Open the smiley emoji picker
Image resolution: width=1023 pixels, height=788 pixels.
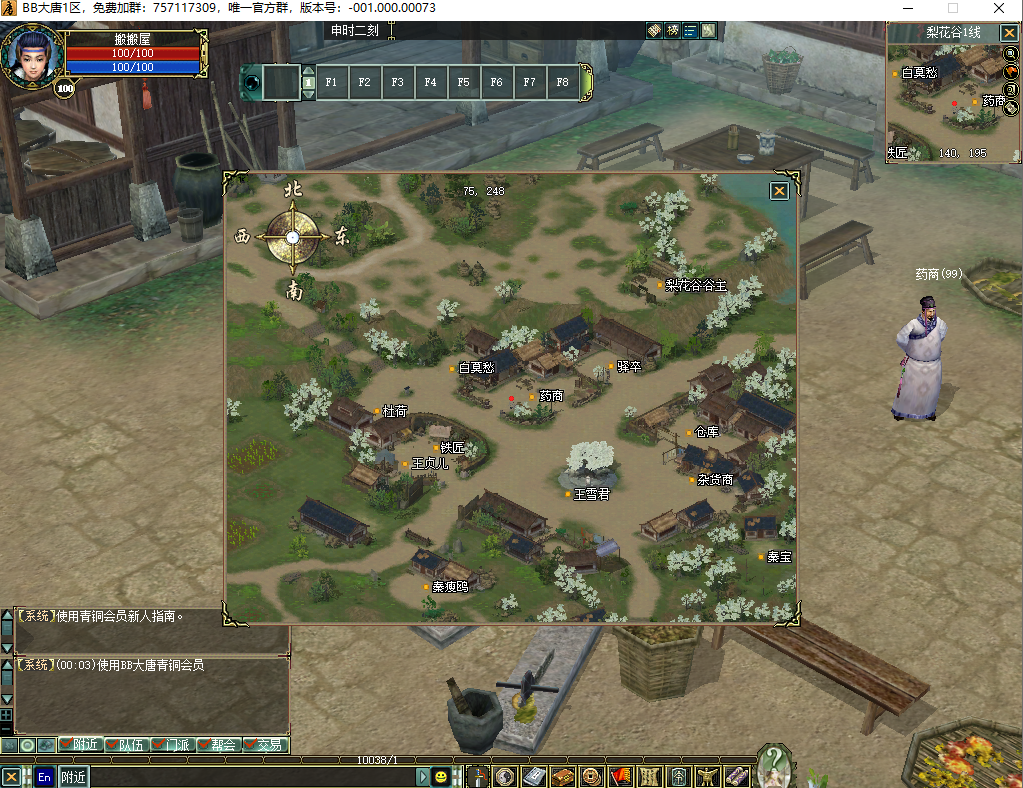pos(440,777)
